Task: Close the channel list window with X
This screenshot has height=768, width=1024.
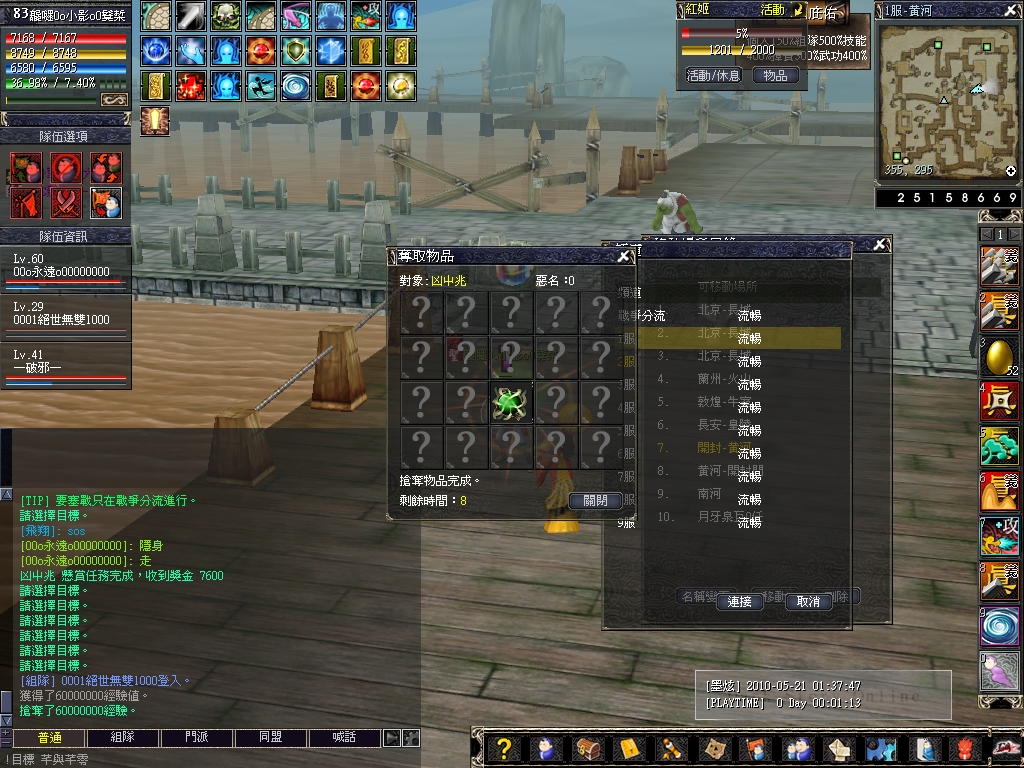Action: click(x=880, y=245)
